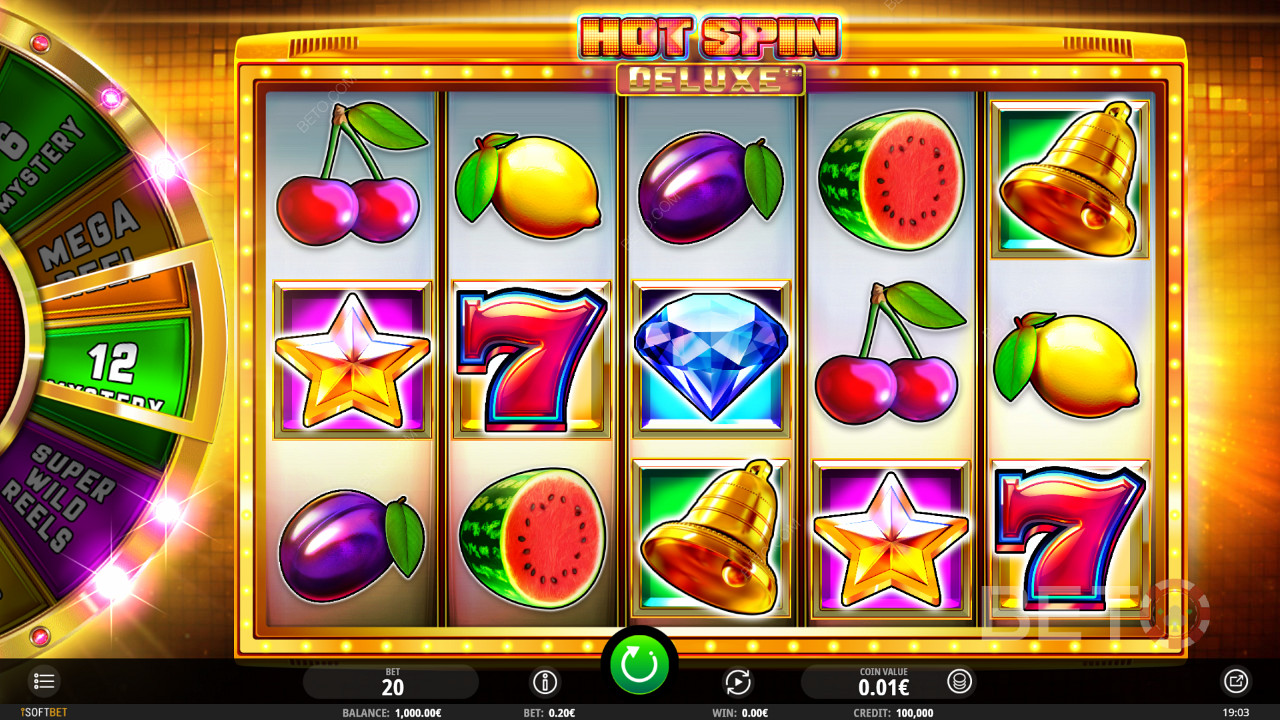Adjust the bet amount of 20
1280x720 pixels.
click(x=392, y=682)
